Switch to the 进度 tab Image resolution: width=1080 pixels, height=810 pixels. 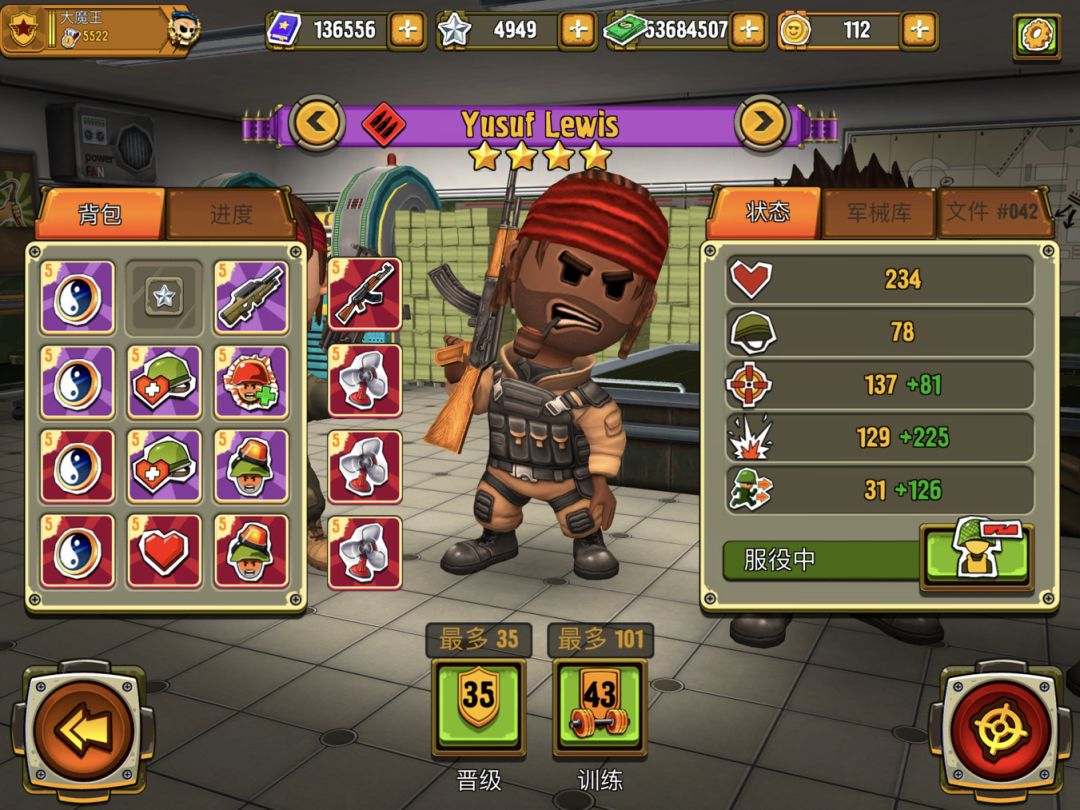[x=231, y=214]
